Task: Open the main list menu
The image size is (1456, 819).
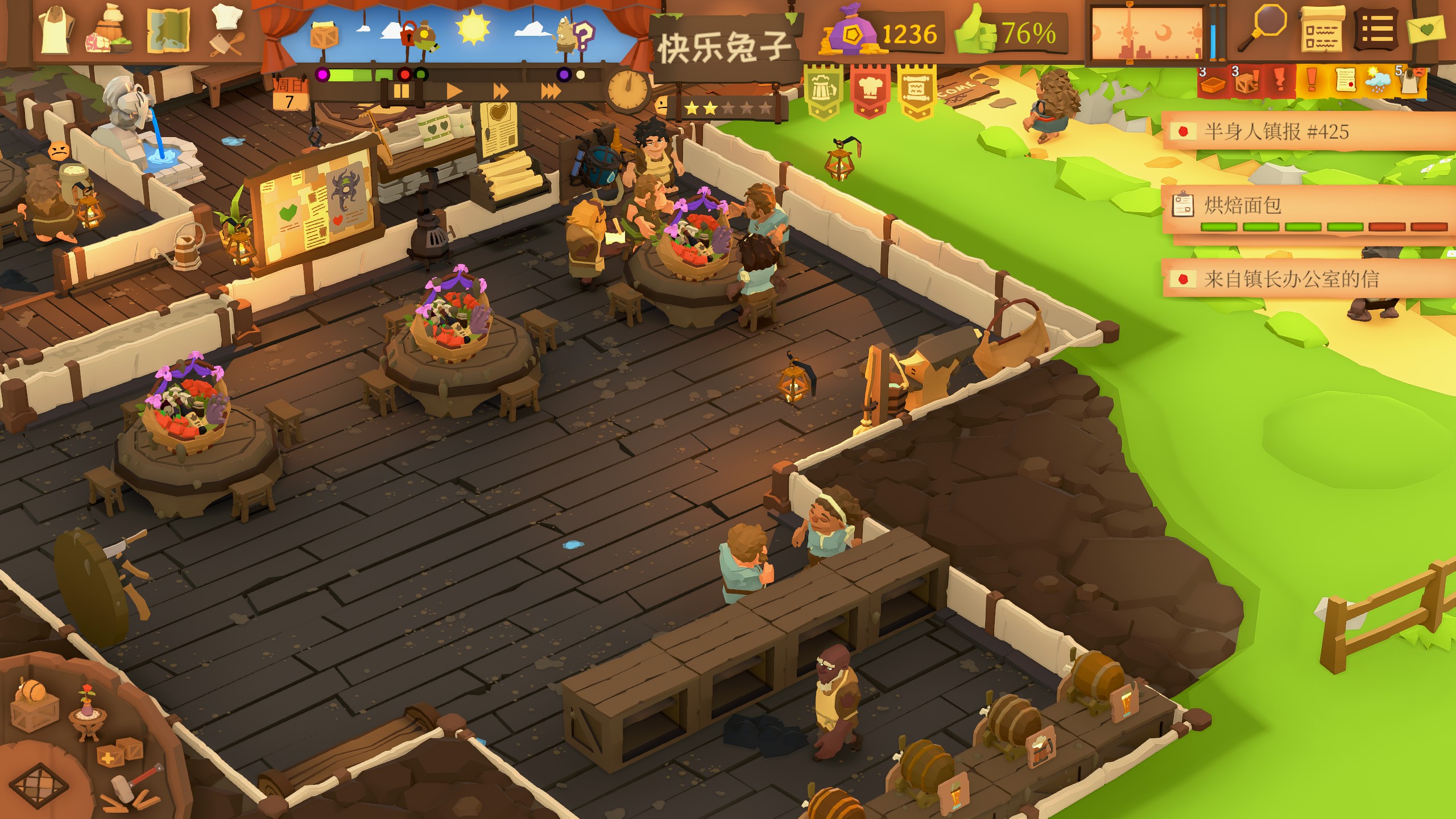Action: point(1376,30)
